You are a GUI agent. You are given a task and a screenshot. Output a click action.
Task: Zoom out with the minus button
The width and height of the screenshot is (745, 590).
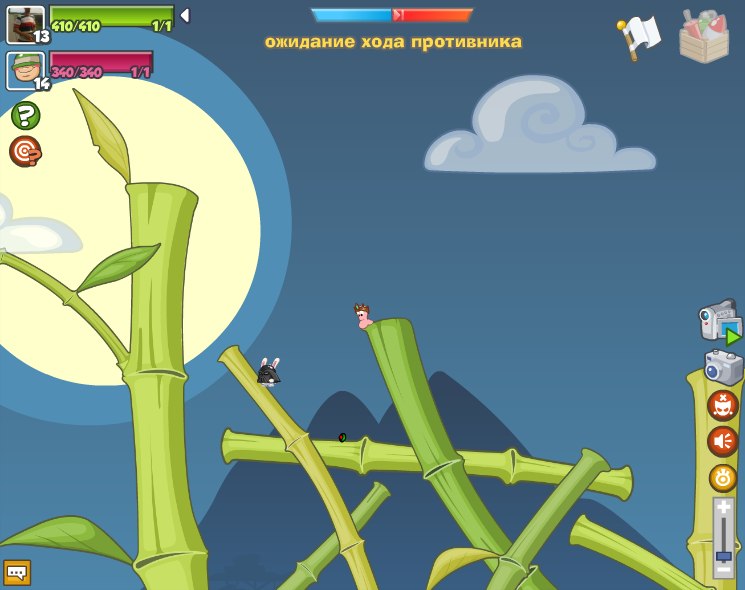click(723, 570)
